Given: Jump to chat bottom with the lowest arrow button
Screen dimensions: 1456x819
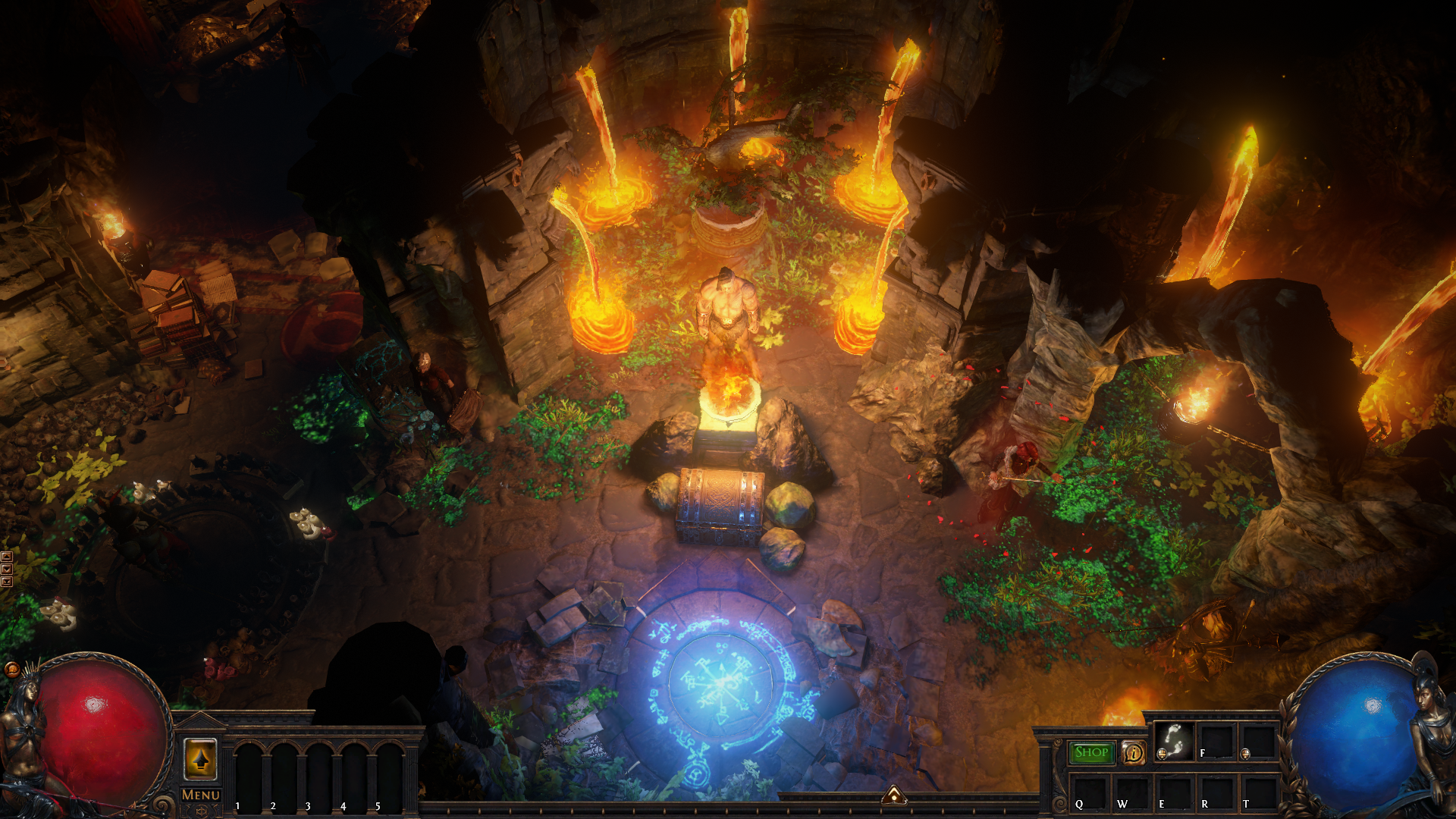Looking at the screenshot, I should click(7, 582).
